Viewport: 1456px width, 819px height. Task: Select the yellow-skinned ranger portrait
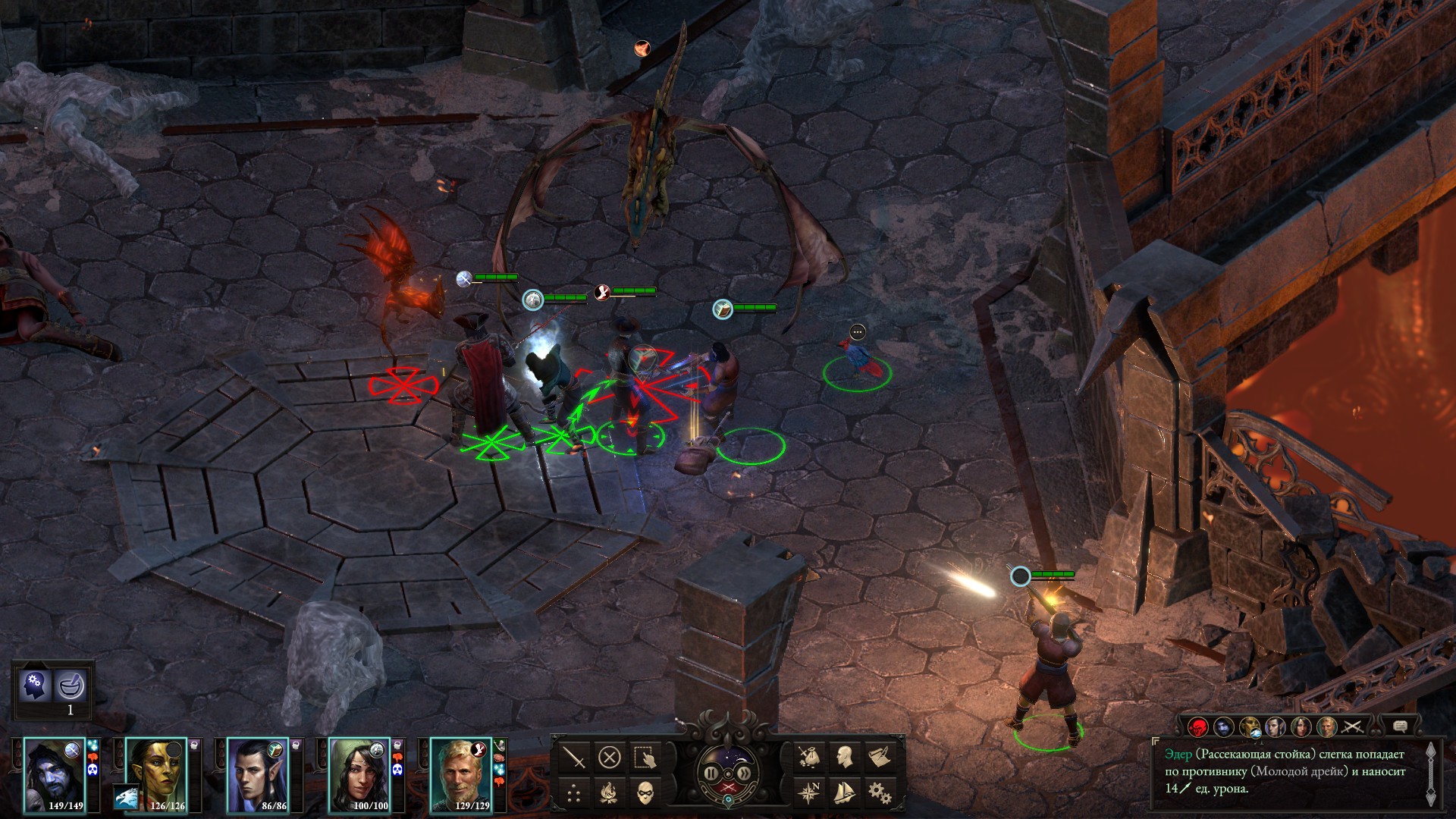pos(155,770)
